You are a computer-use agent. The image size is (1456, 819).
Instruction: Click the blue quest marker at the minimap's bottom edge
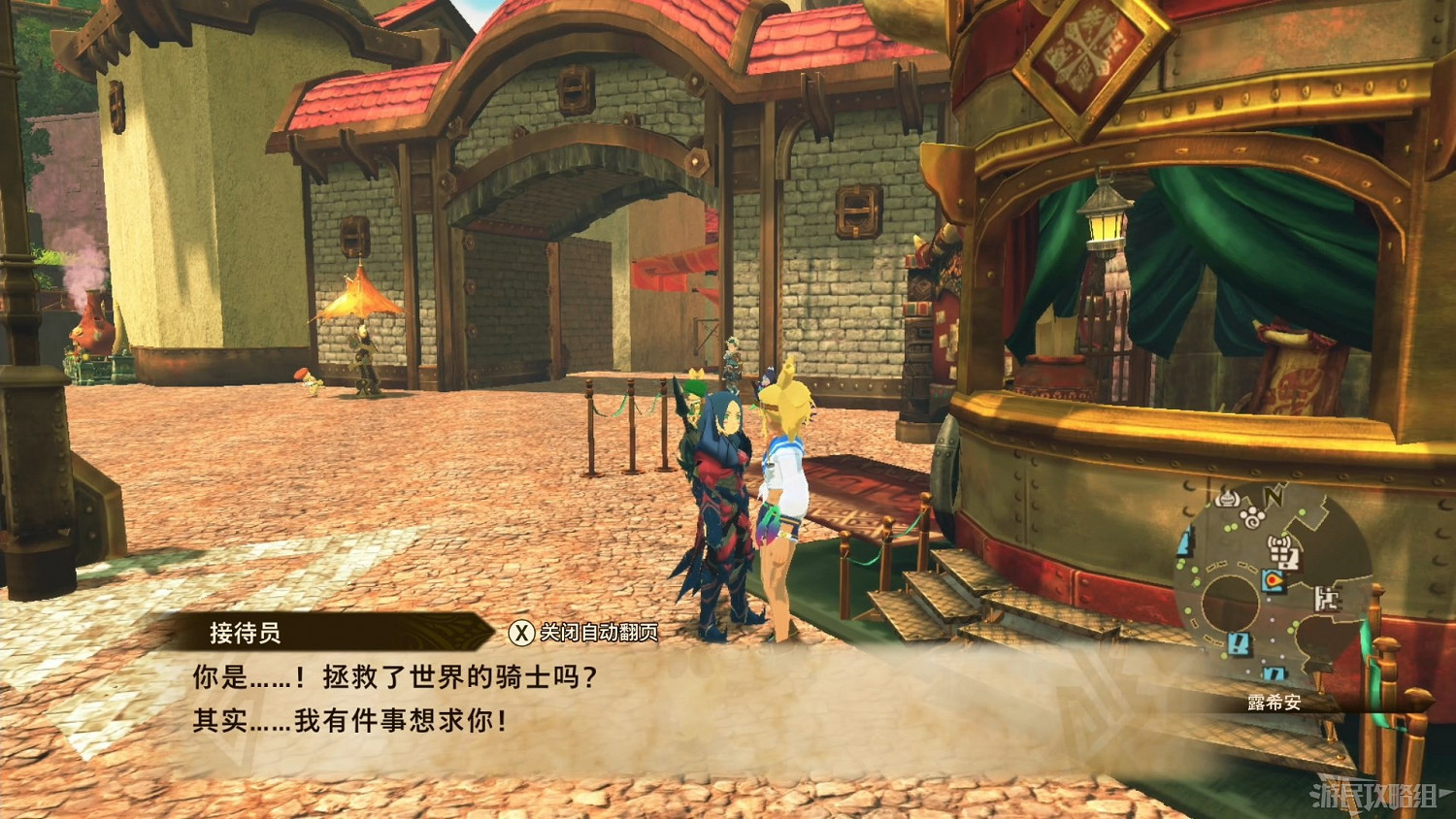[1275, 672]
